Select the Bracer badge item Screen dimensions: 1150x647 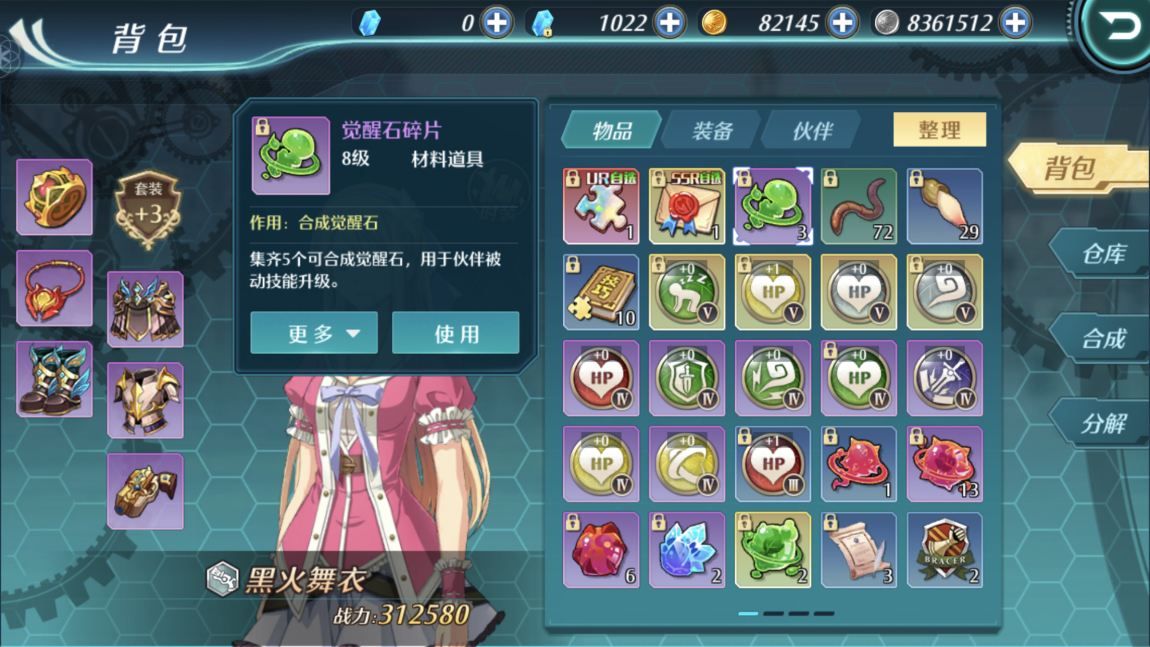[945, 550]
